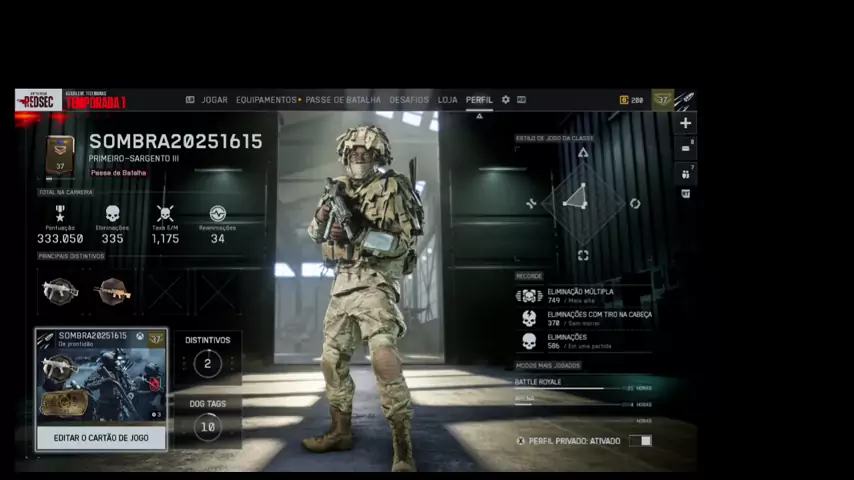
Task: Open the Passe de Batalha tab
Action: pyautogui.click(x=343, y=100)
